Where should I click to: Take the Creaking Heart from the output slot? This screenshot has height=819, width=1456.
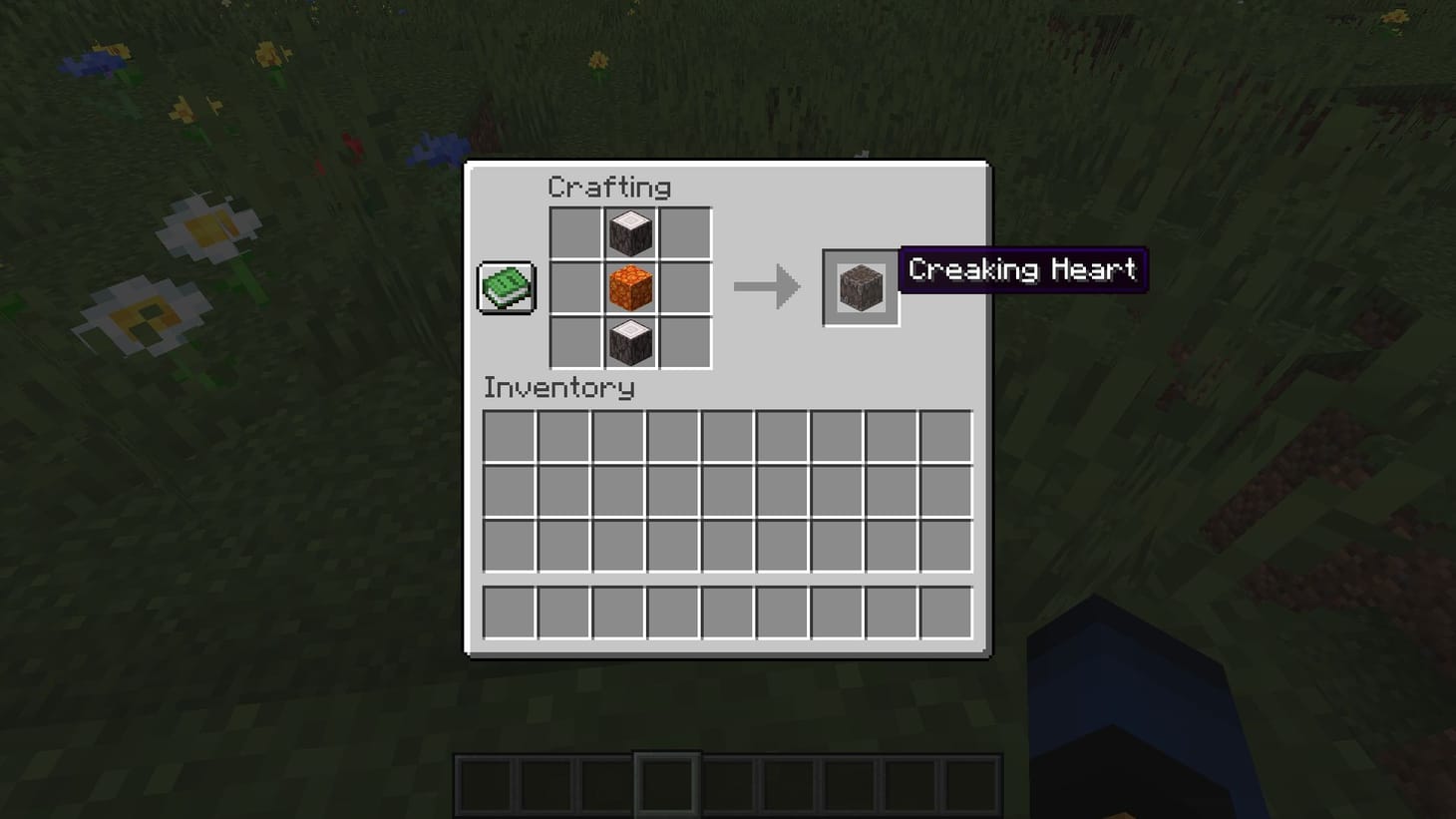(861, 288)
